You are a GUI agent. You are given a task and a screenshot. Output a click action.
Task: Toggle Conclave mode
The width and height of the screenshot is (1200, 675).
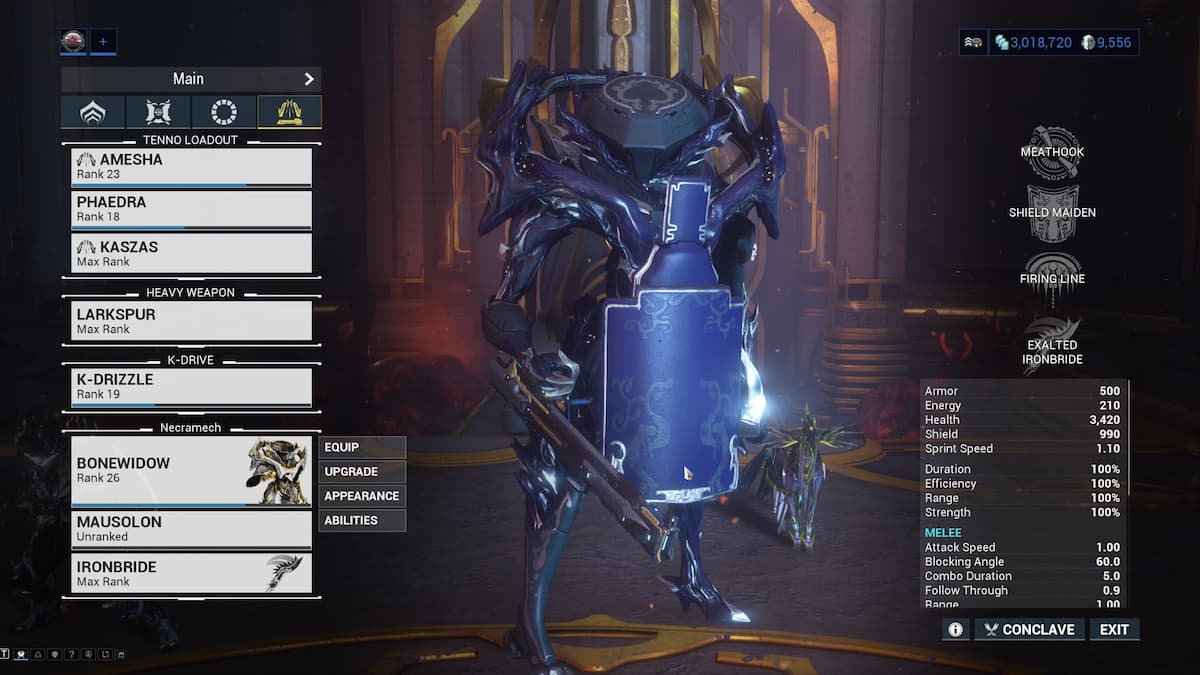click(1028, 629)
